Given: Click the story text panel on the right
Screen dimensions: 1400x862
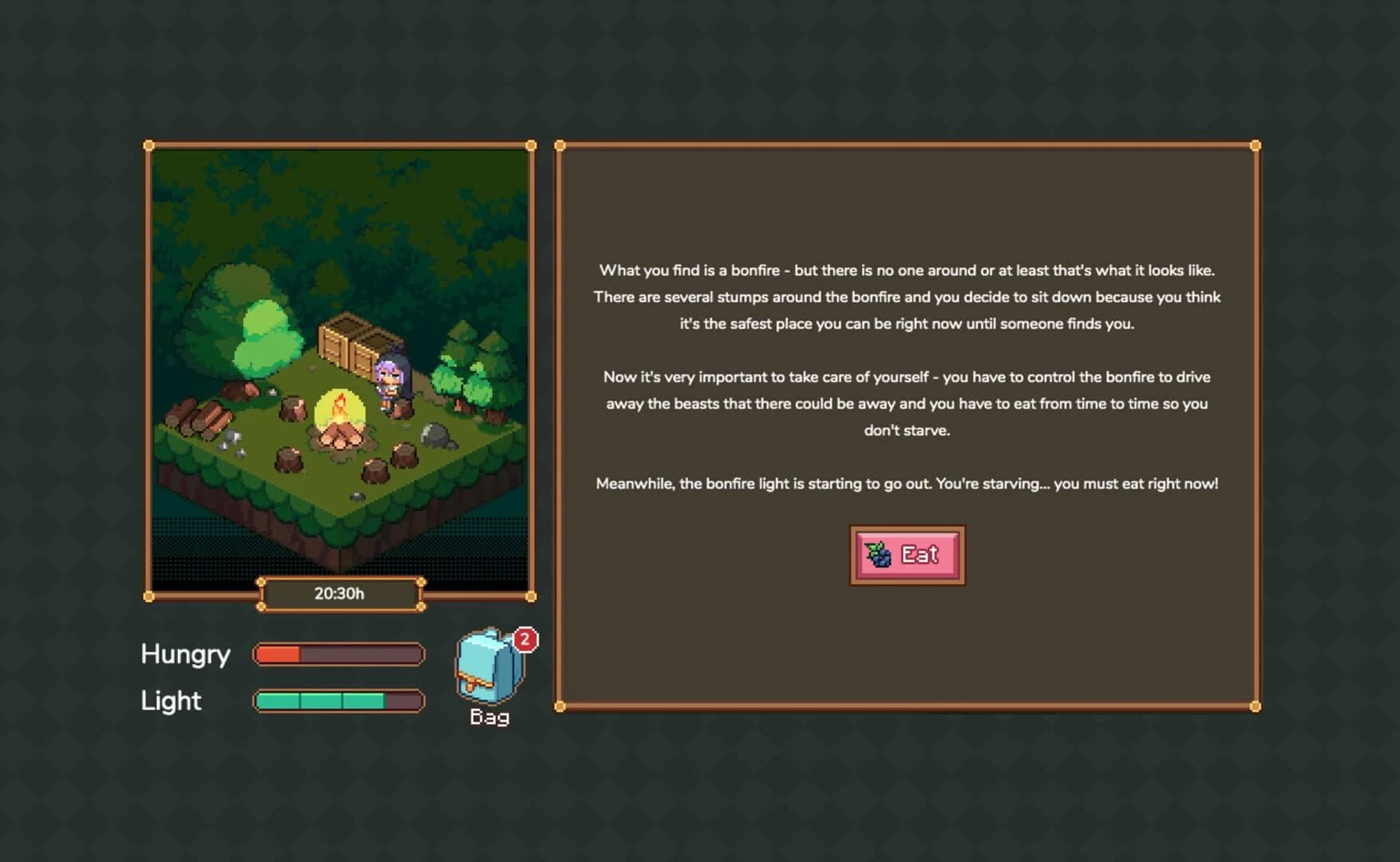Looking at the screenshot, I should point(908,377).
